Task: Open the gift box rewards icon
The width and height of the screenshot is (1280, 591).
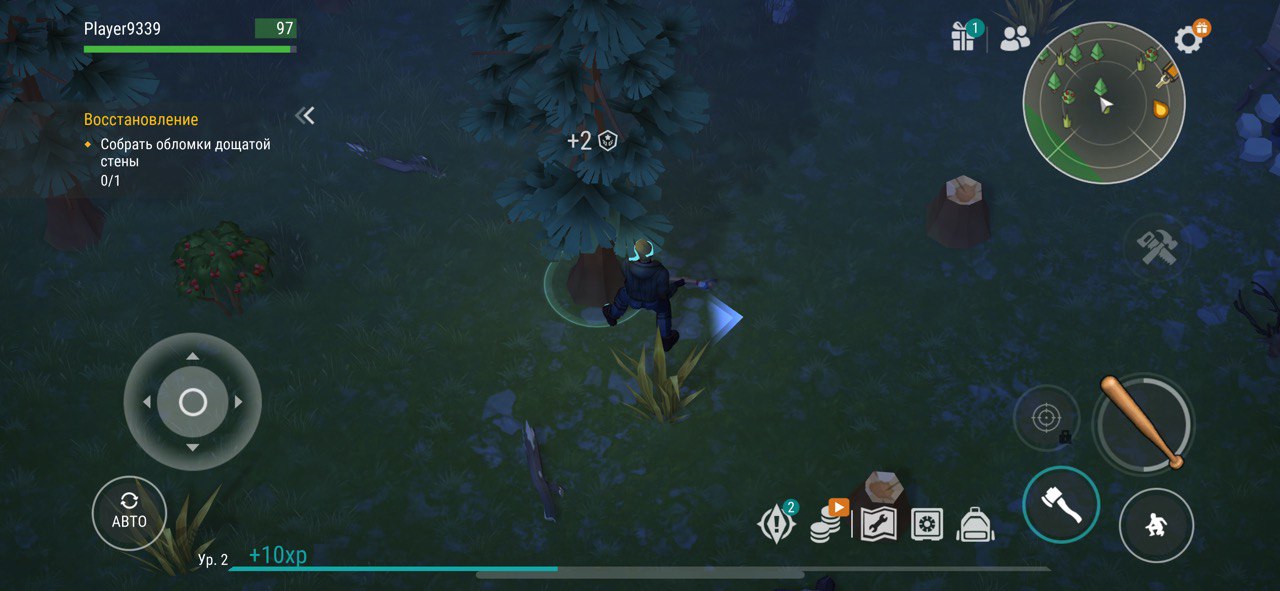Action: pos(963,37)
